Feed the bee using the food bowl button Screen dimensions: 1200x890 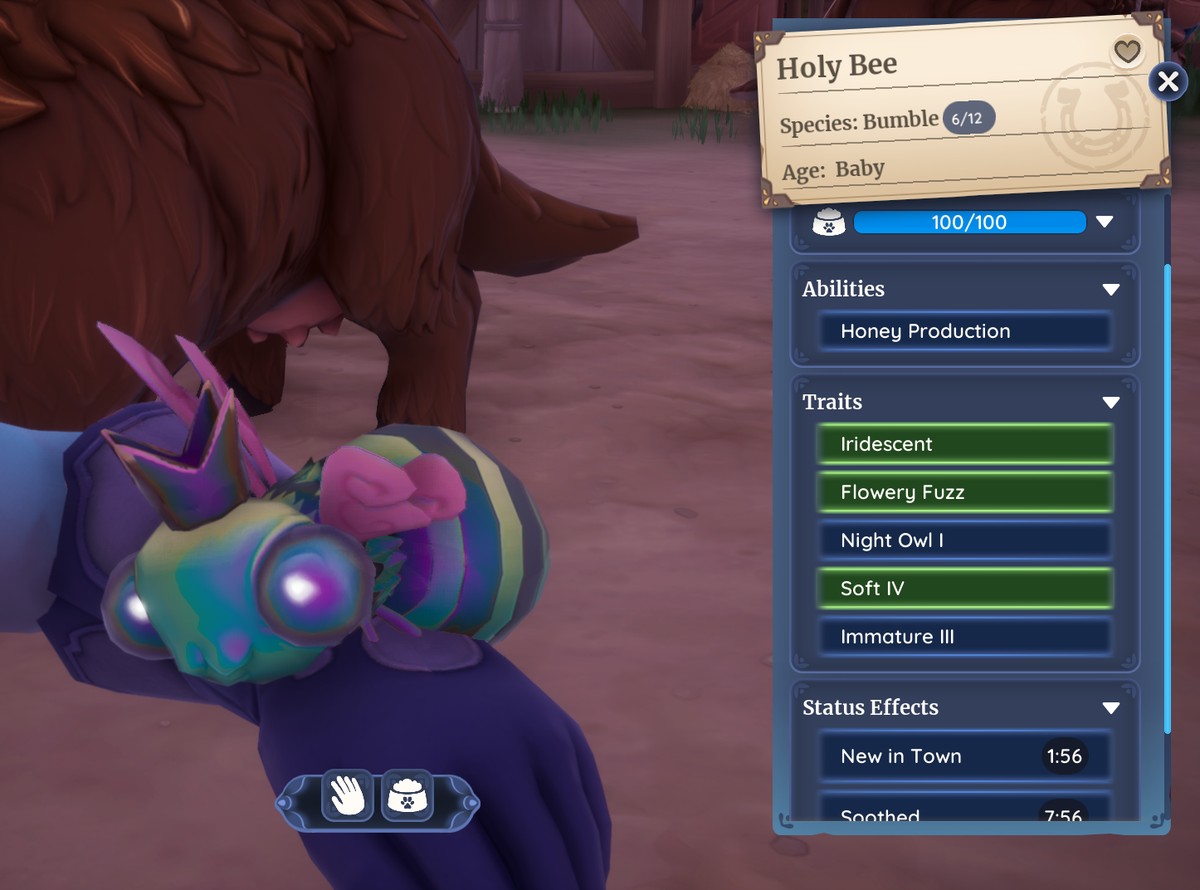tap(407, 796)
